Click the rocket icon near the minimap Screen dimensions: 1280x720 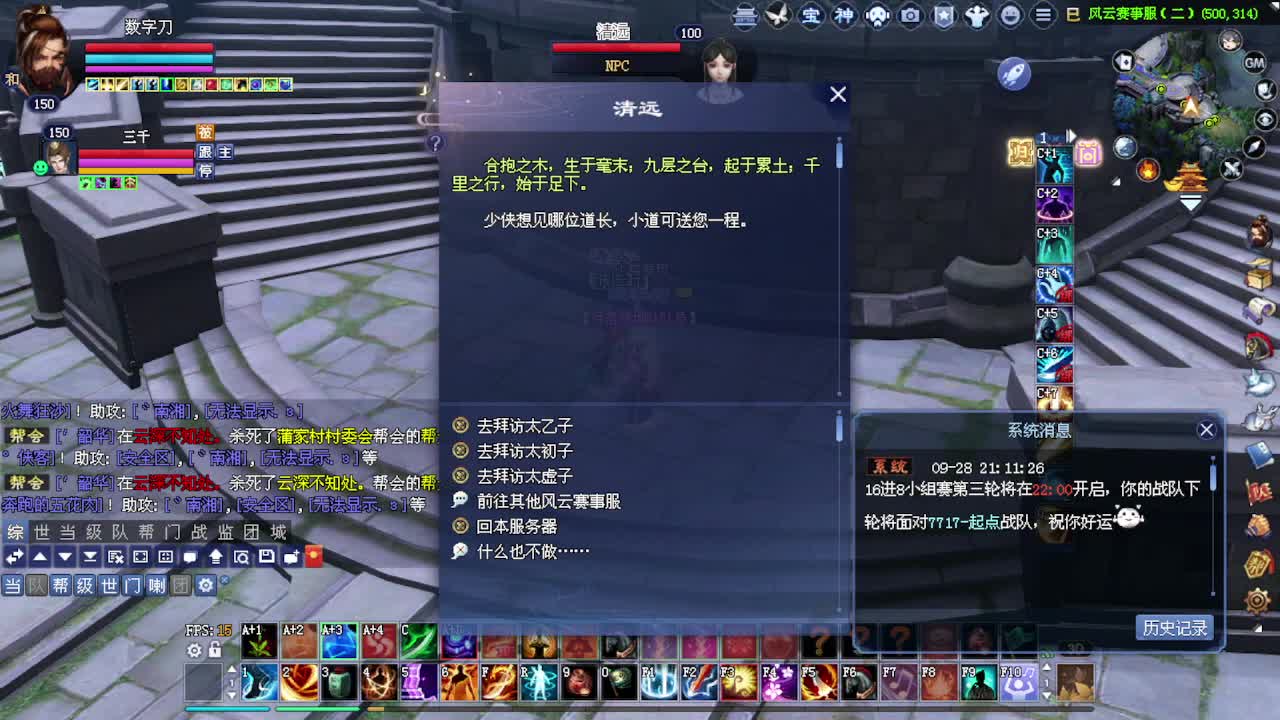pos(1013,73)
